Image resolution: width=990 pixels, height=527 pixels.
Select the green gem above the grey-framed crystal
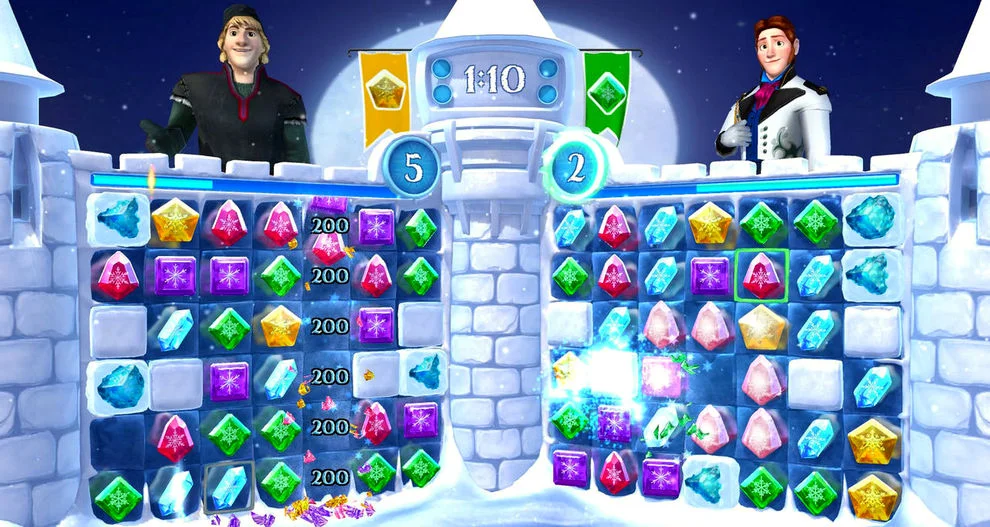click(229, 432)
